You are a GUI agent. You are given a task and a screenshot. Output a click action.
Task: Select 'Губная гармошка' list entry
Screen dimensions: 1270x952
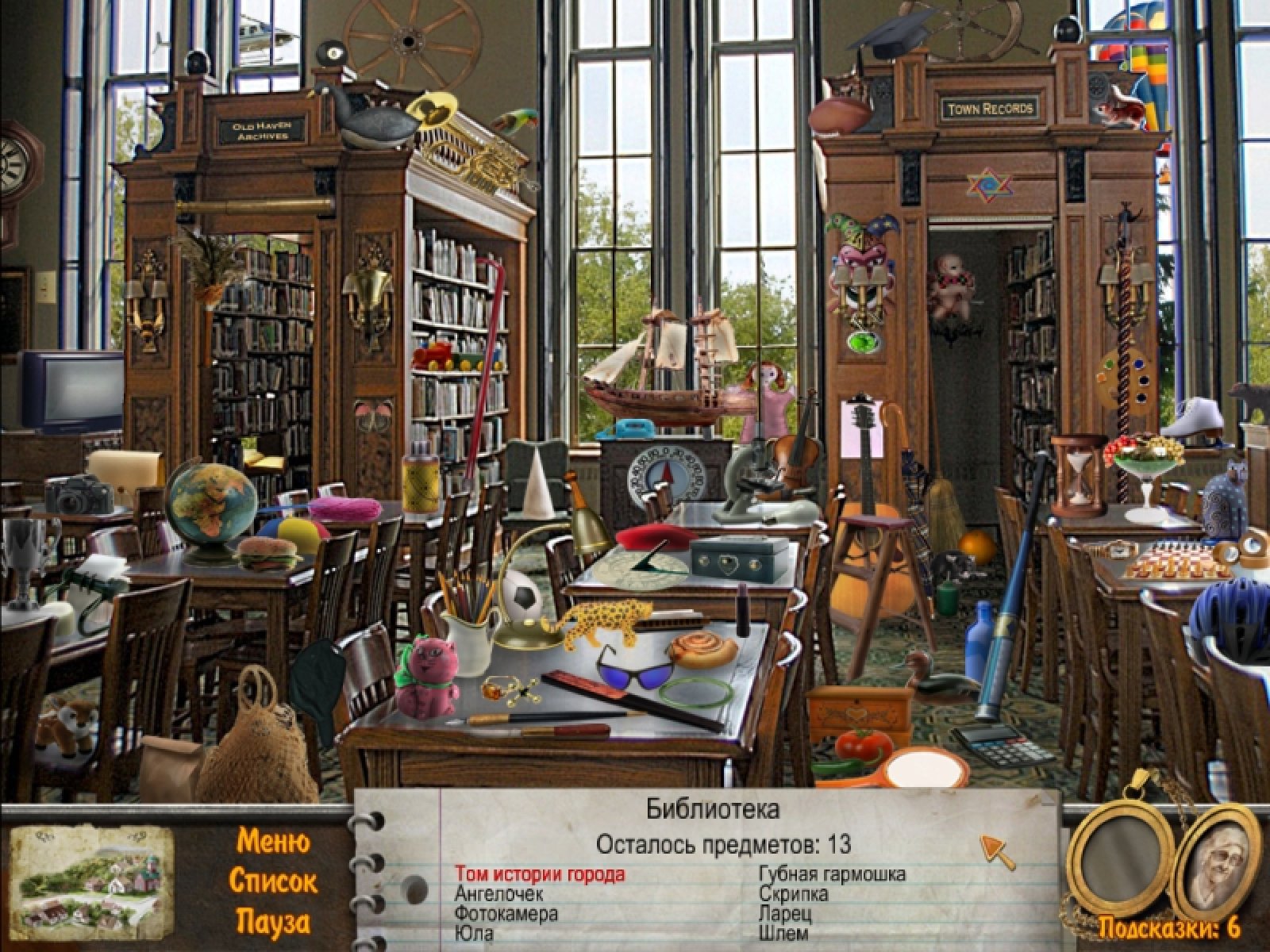click(832, 874)
